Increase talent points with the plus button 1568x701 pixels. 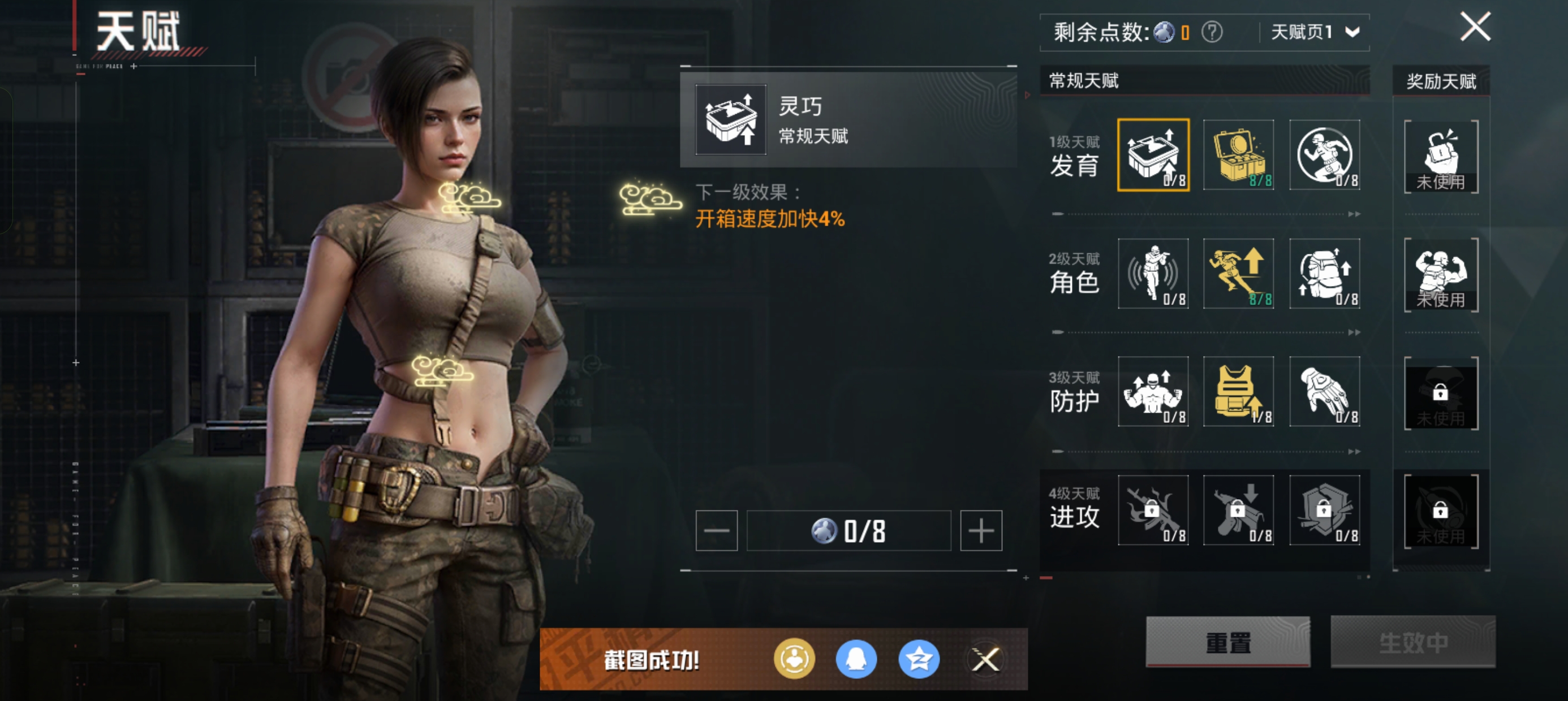pos(981,531)
